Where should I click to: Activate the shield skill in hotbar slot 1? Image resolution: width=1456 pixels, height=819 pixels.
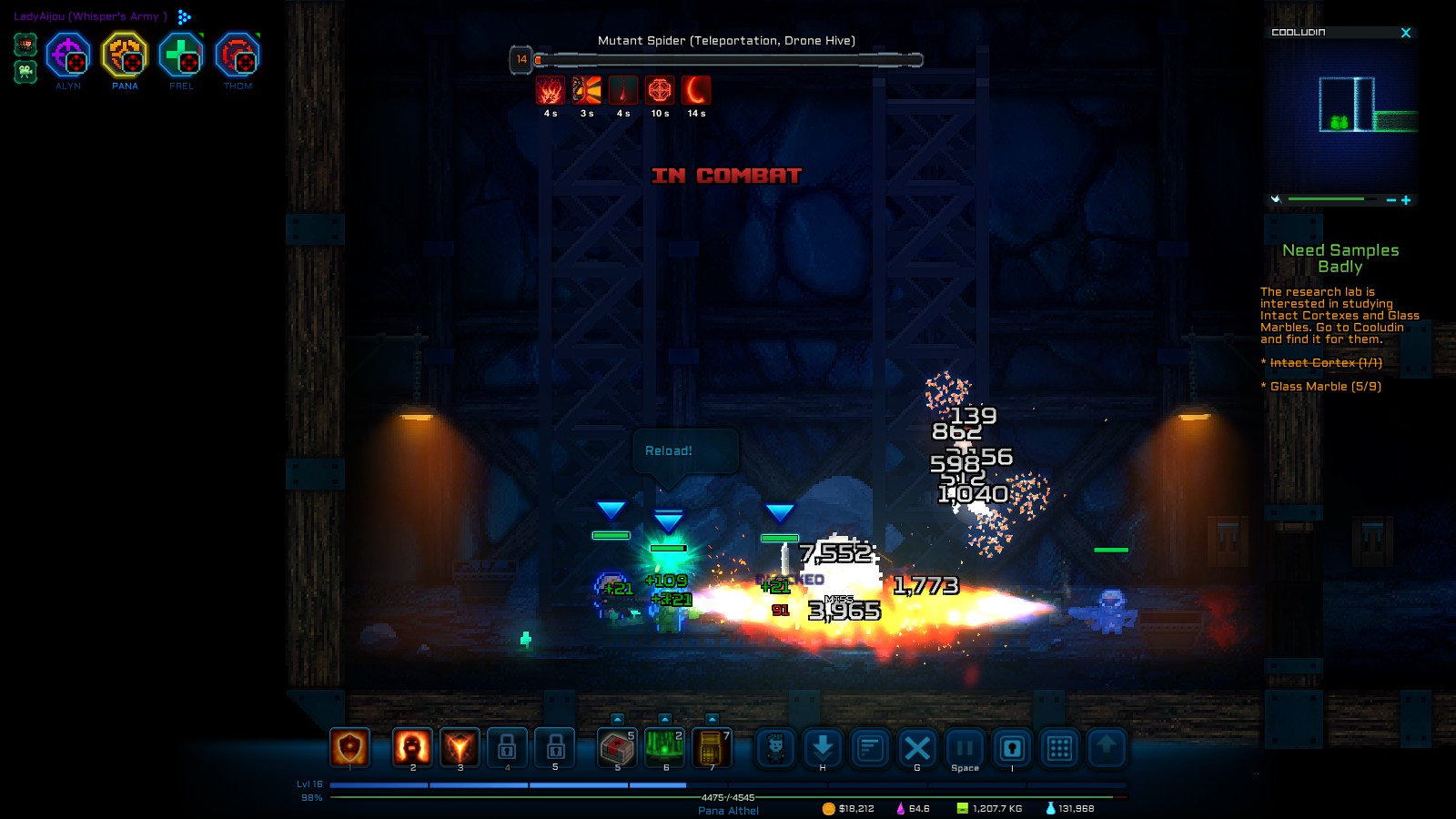(x=349, y=746)
